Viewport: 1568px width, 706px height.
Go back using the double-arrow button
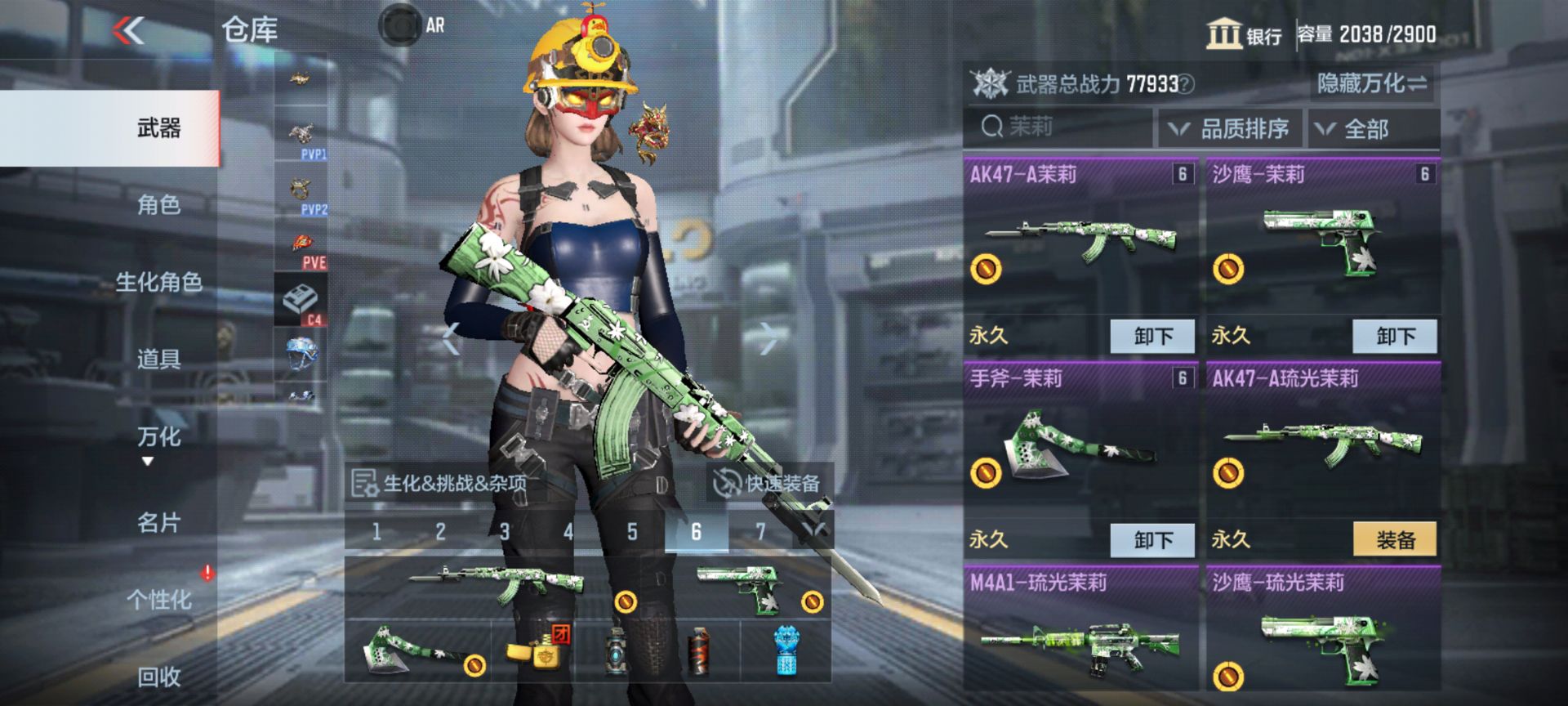pos(128,31)
